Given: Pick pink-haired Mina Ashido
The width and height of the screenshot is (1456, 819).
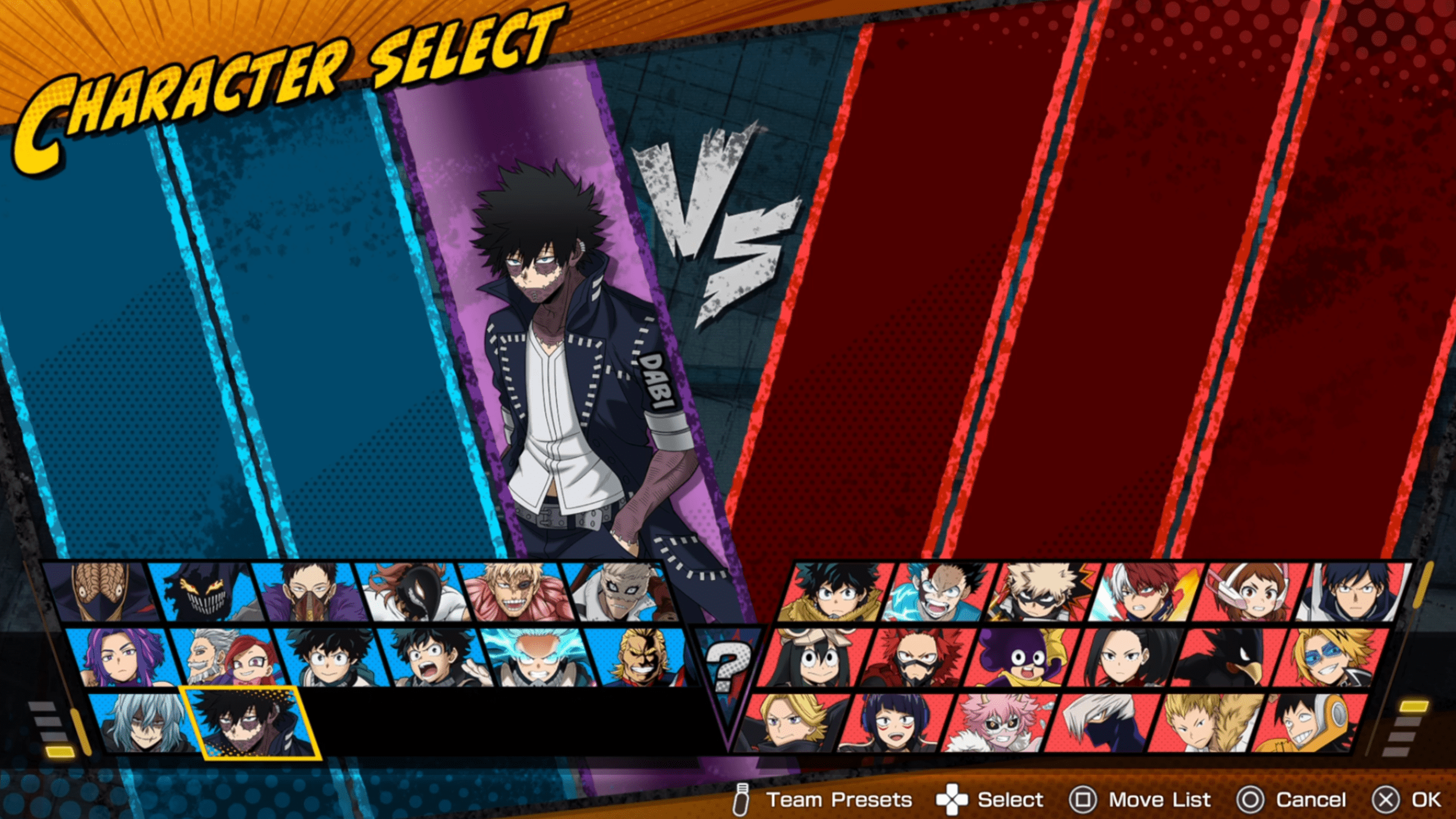Looking at the screenshot, I should [x=999, y=723].
